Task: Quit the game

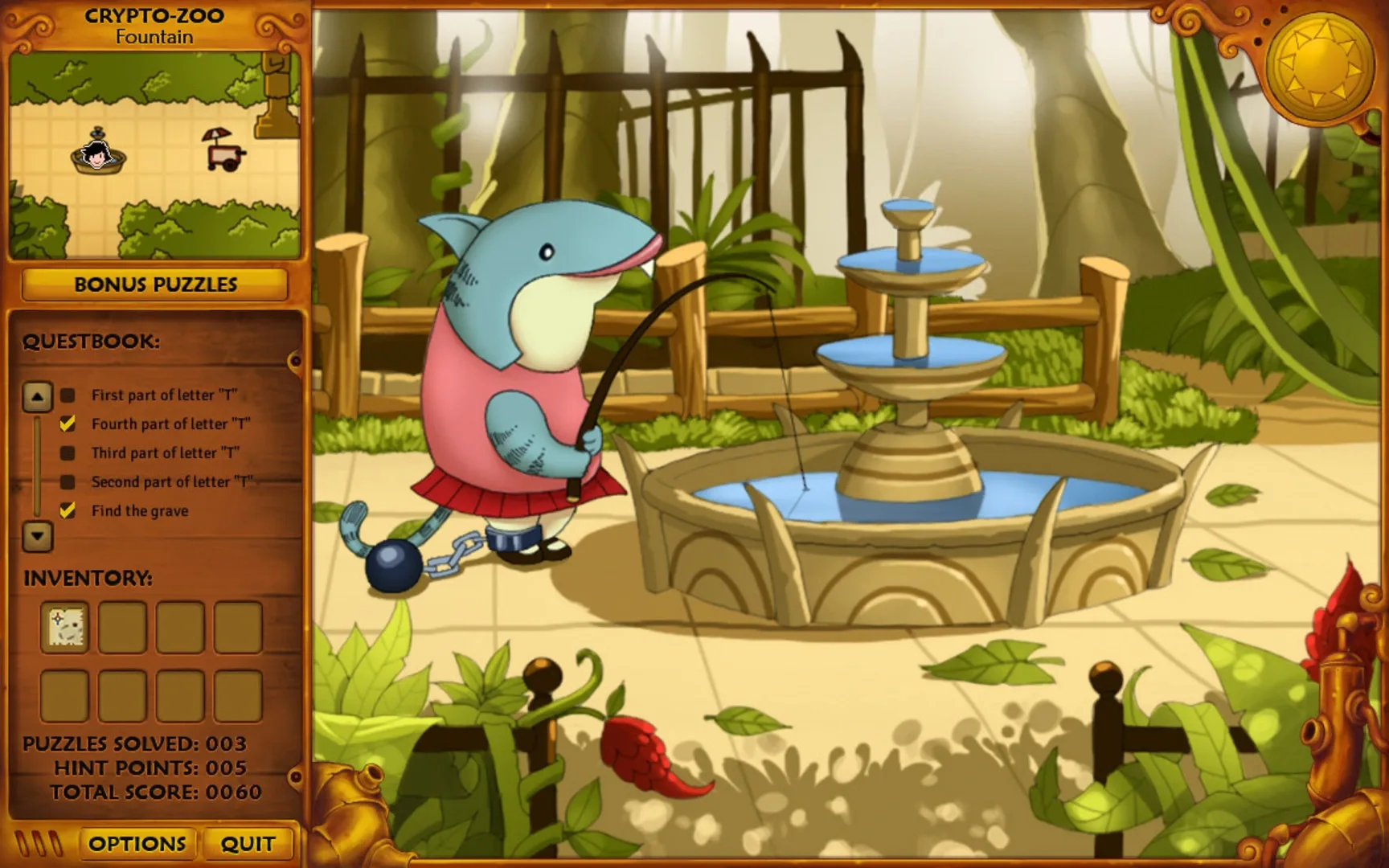Action: click(247, 843)
